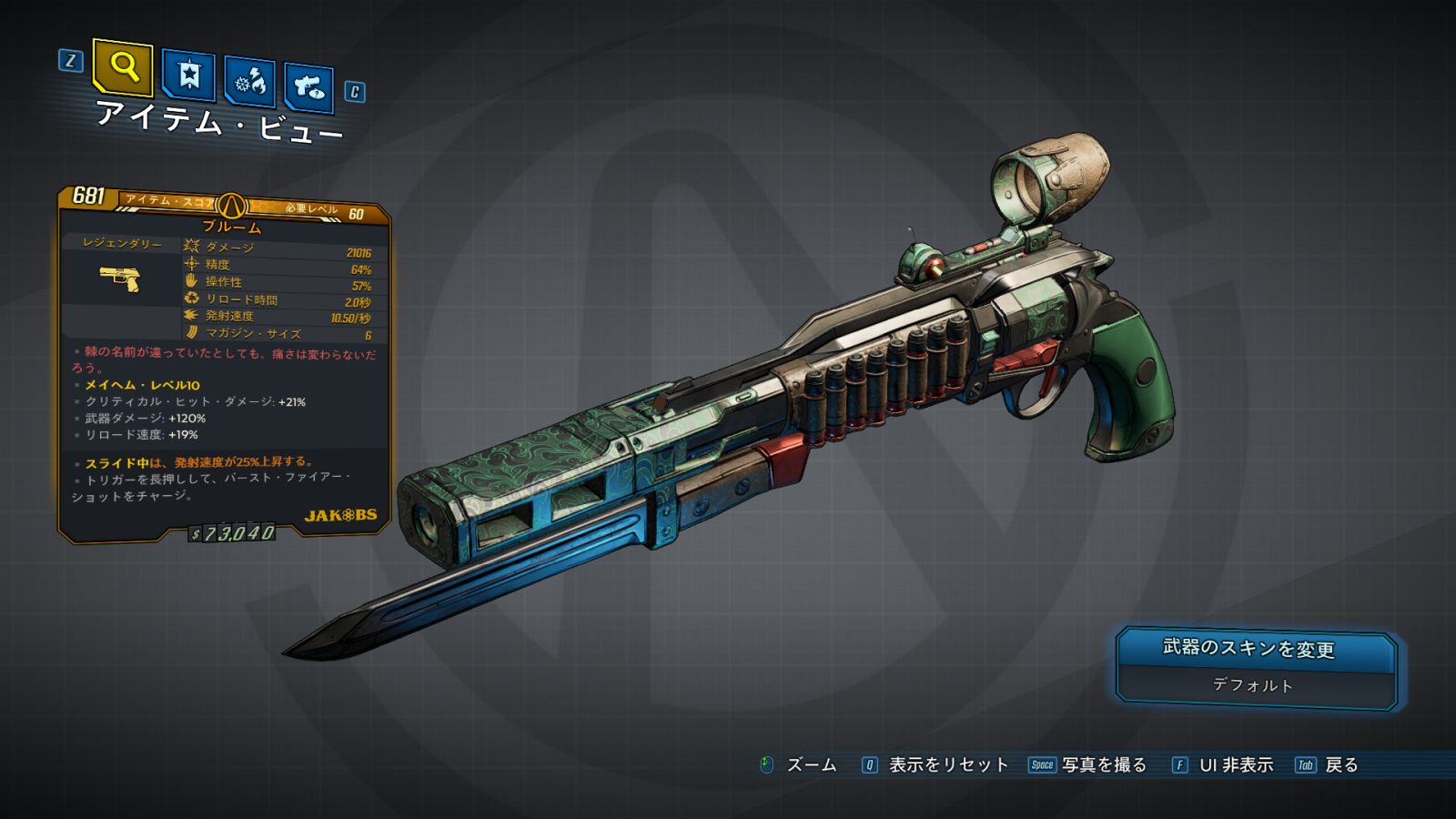Select the デフォルト skin option
Viewport: 1456px width, 819px height.
[x=1253, y=686]
